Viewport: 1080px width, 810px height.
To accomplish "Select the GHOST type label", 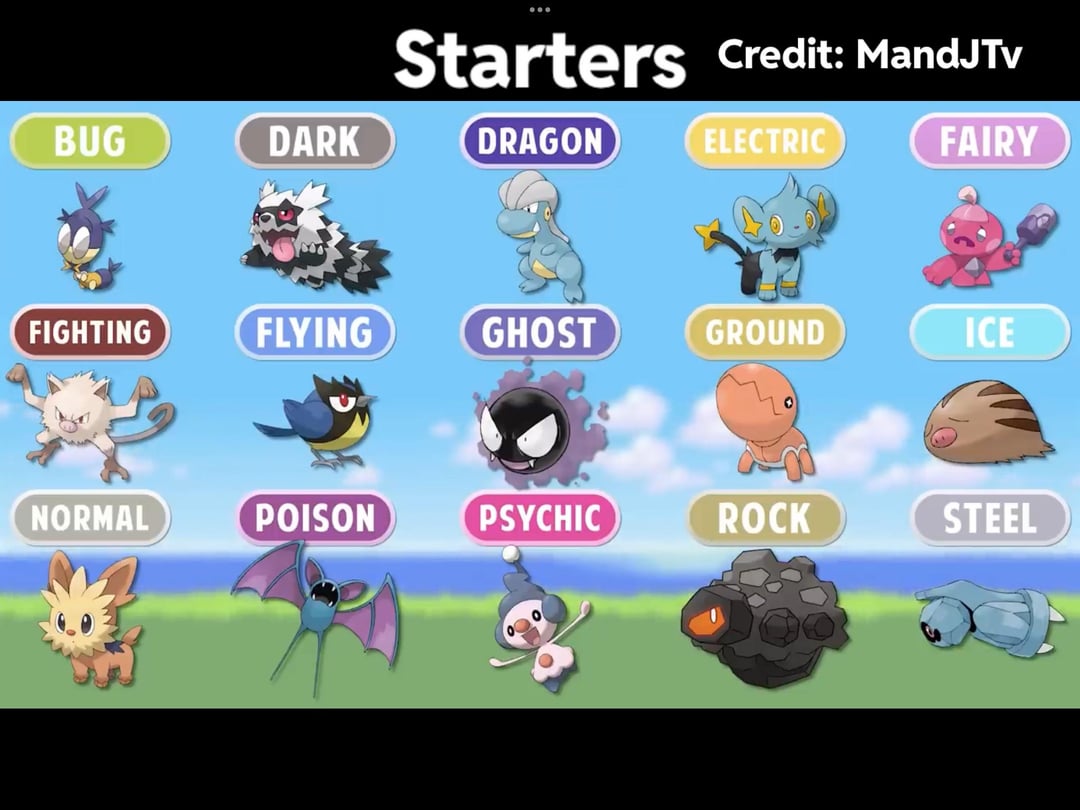I will click(540, 332).
